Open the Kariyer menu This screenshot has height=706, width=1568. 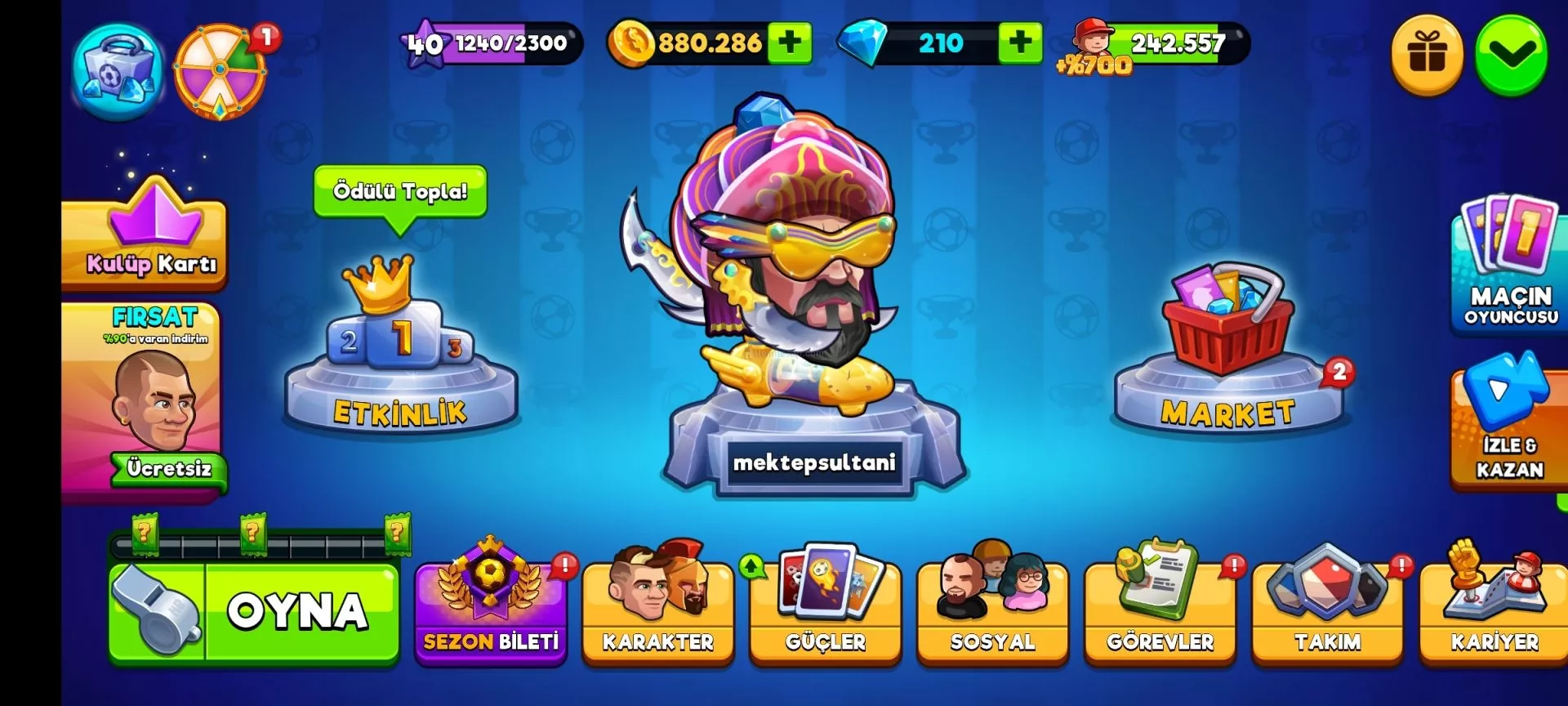pyautogui.click(x=1494, y=613)
